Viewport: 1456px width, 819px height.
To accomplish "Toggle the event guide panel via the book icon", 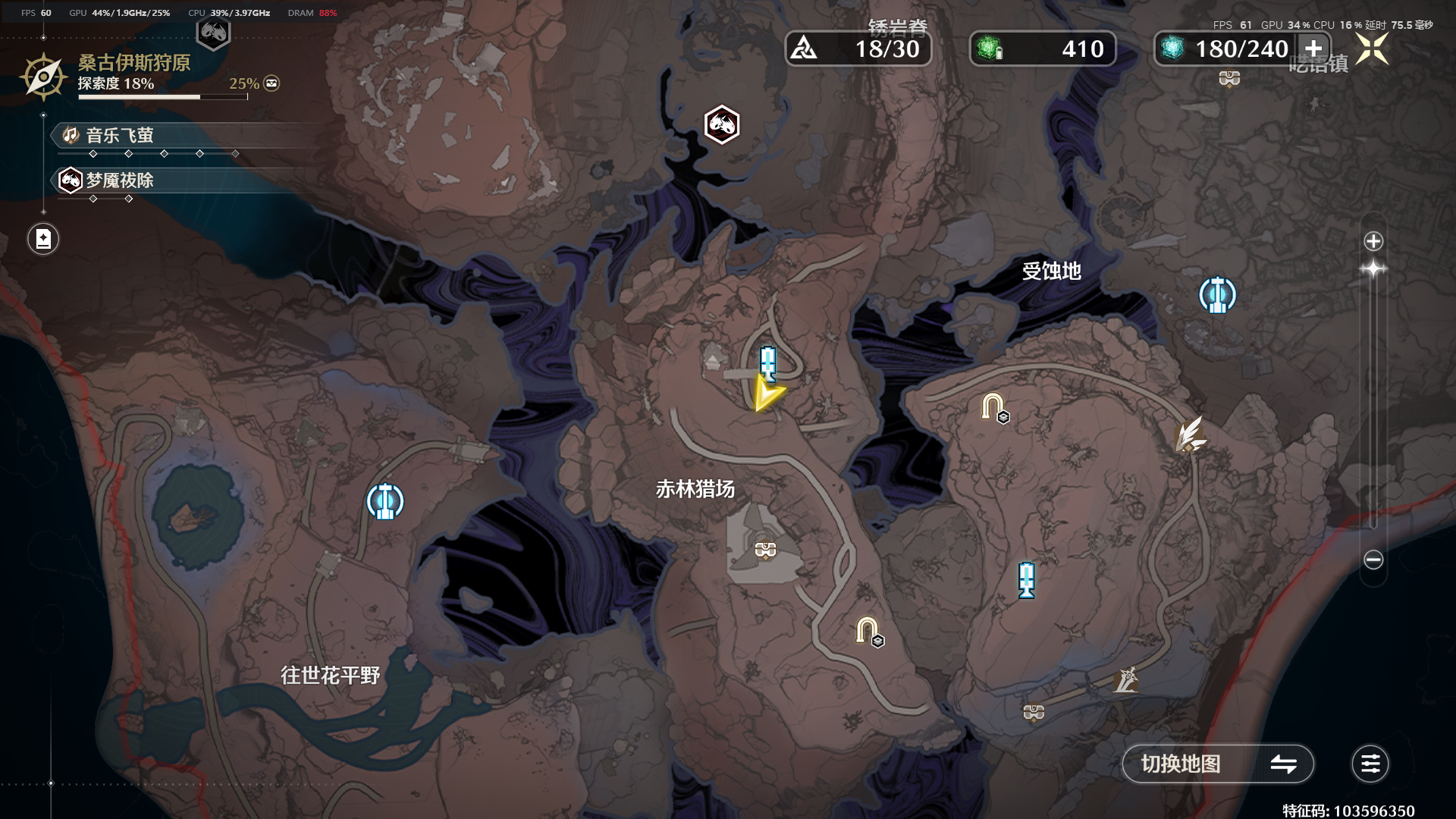I will 43,238.
